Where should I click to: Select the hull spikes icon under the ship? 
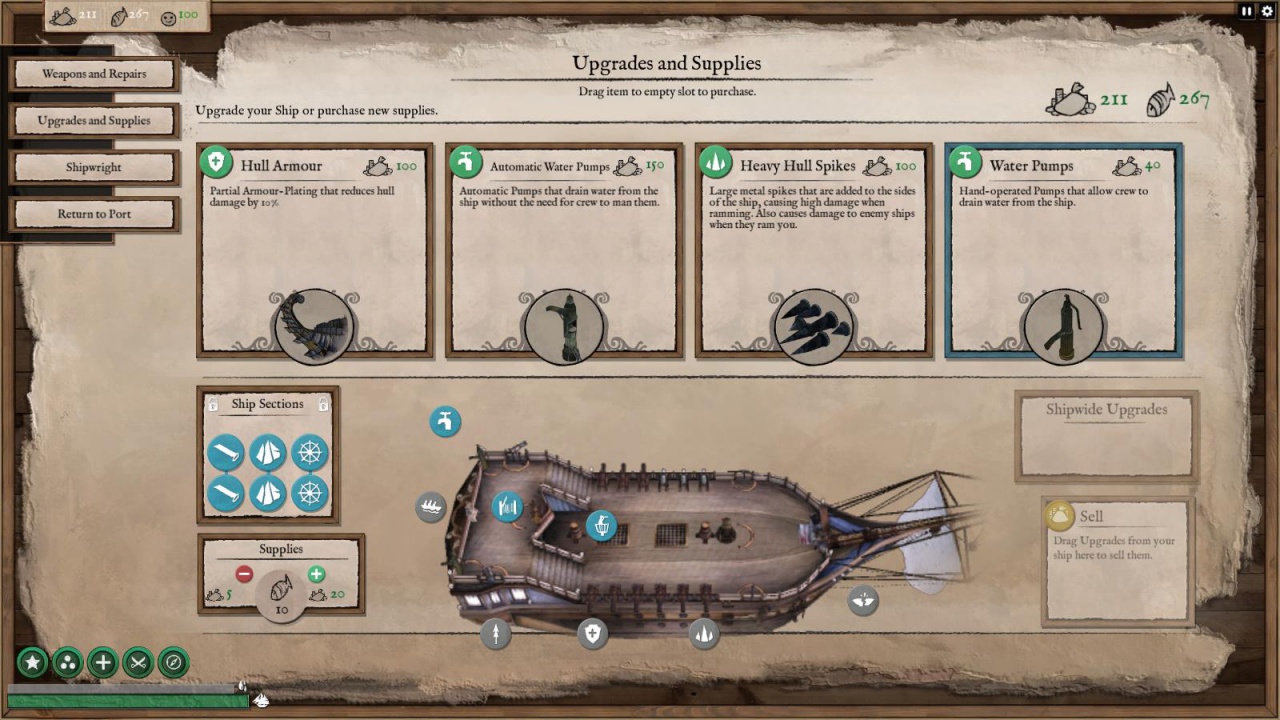coord(703,636)
